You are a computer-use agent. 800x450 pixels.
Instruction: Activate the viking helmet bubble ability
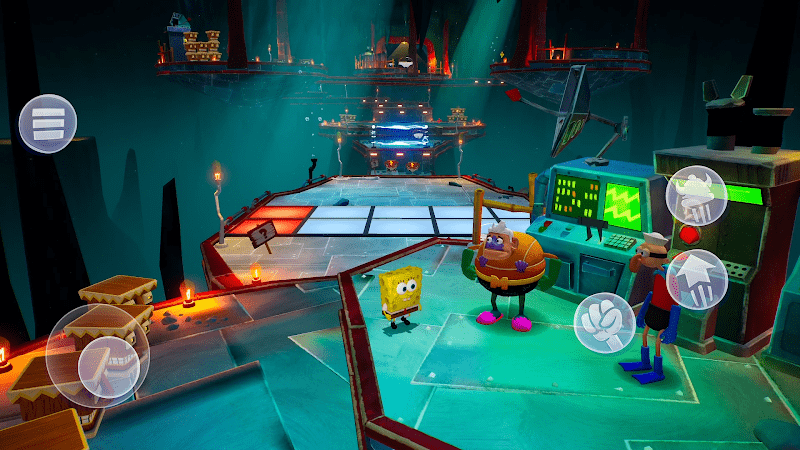(696, 196)
